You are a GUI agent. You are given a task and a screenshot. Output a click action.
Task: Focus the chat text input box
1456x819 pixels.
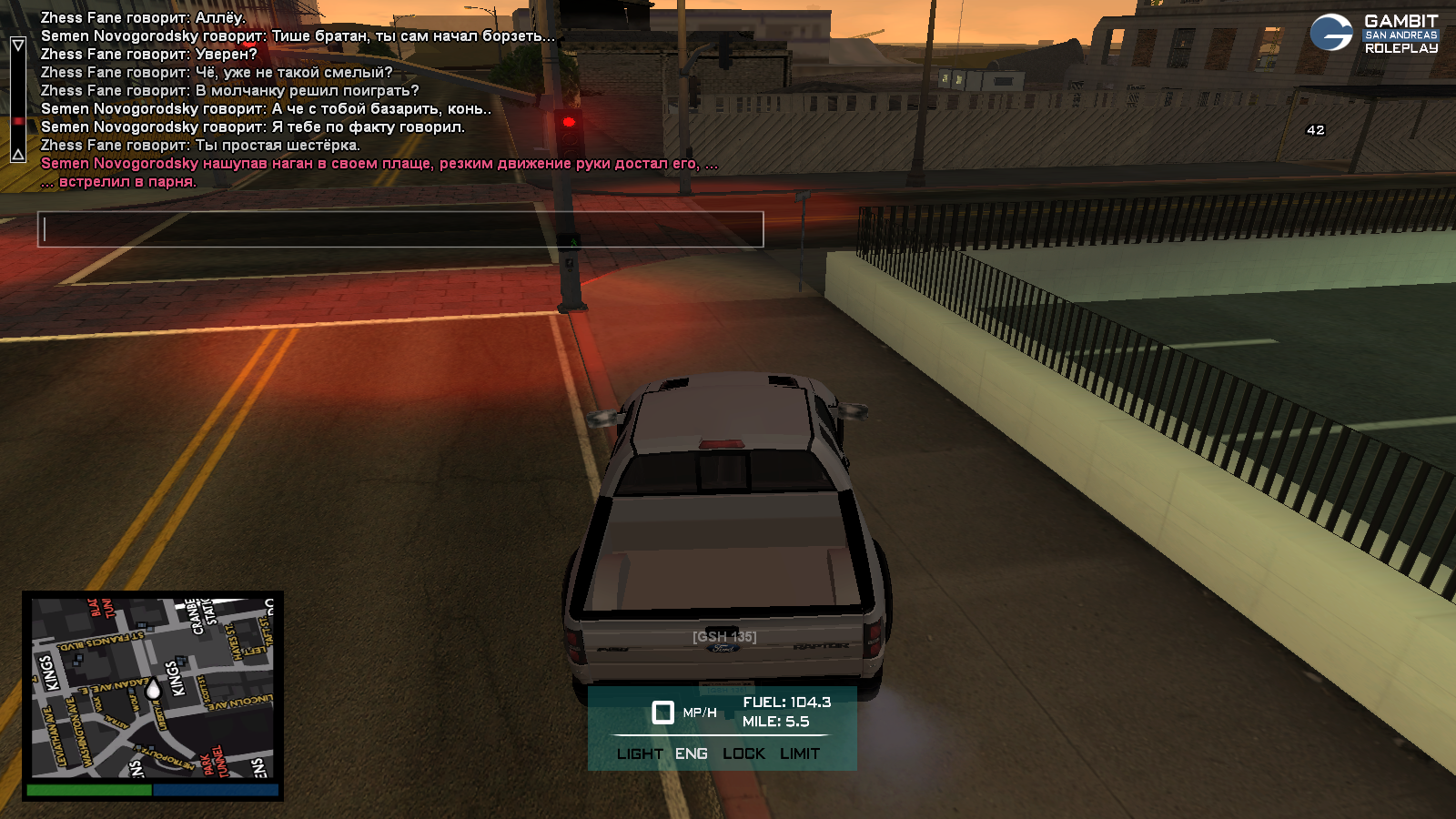400,229
